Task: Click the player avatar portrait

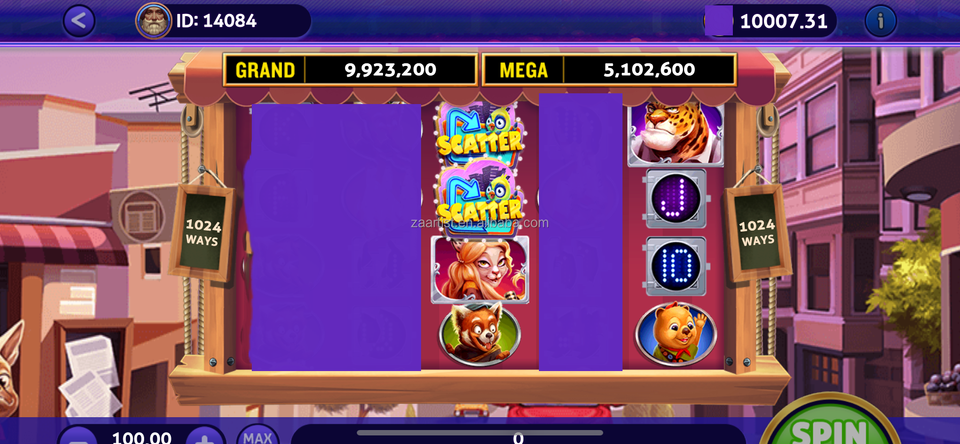Action: pos(154,20)
